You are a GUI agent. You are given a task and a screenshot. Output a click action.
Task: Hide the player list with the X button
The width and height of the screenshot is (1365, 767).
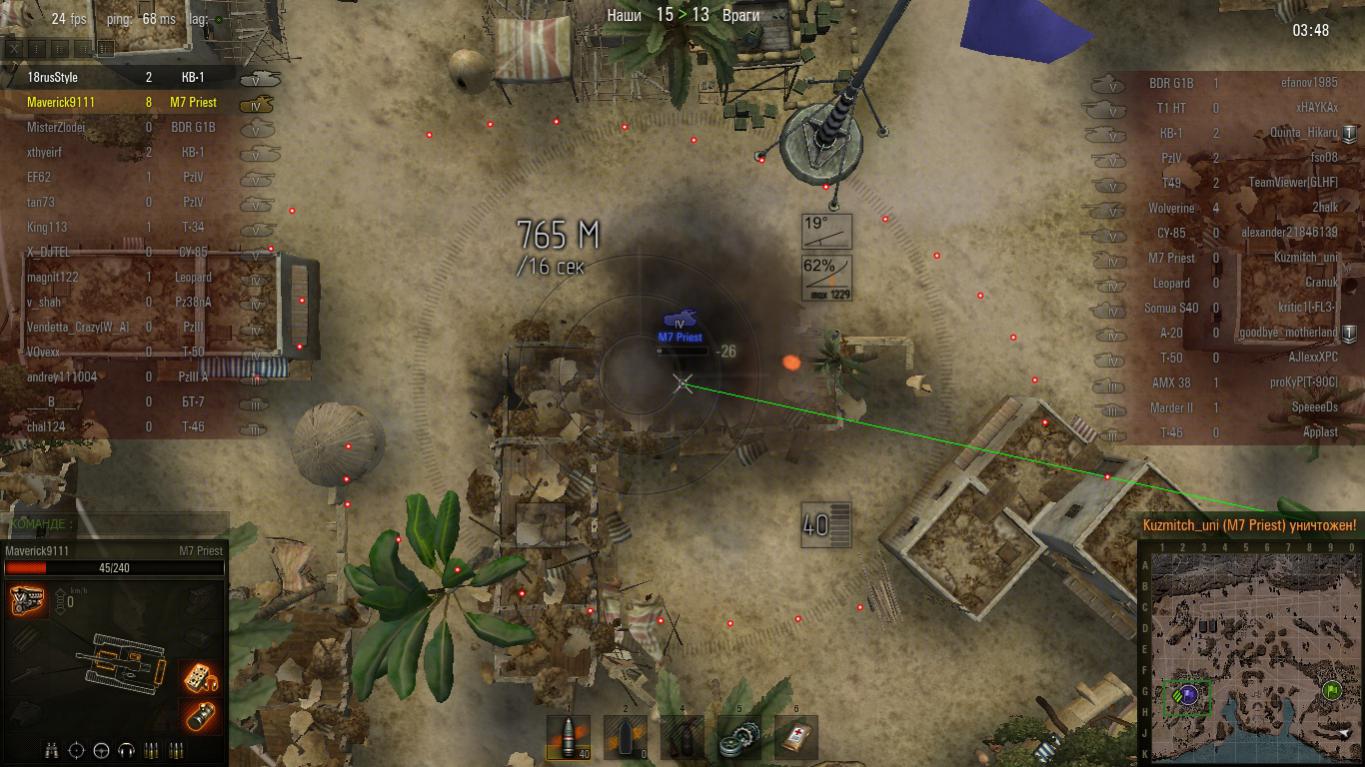(x=14, y=48)
